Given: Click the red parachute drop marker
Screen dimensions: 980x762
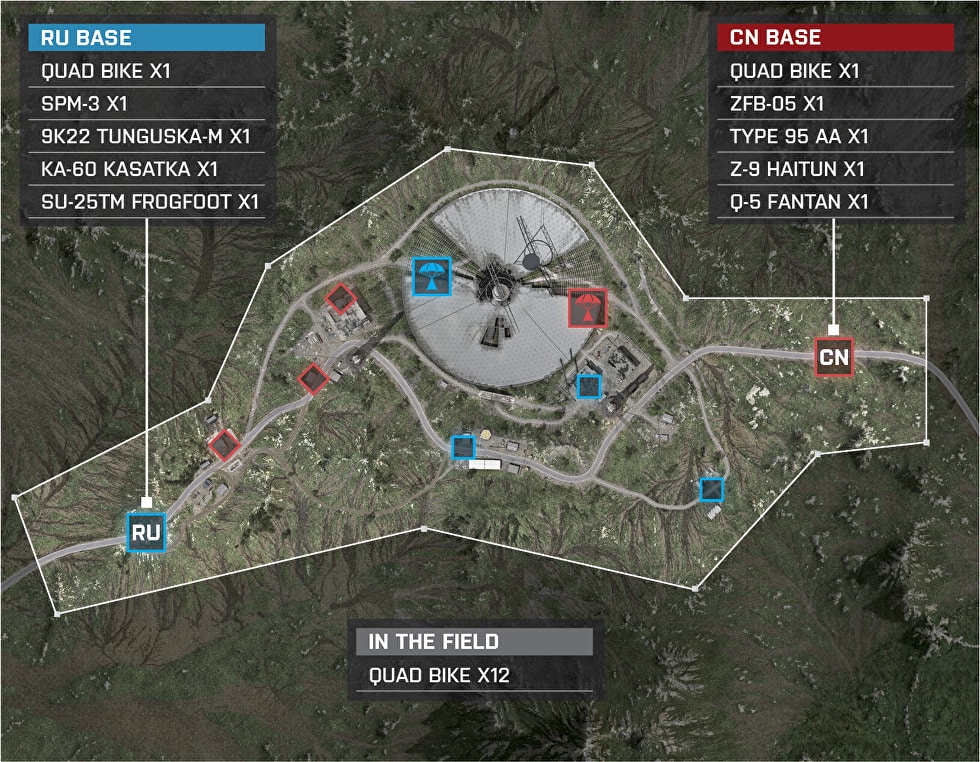Looking at the screenshot, I should click(587, 308).
